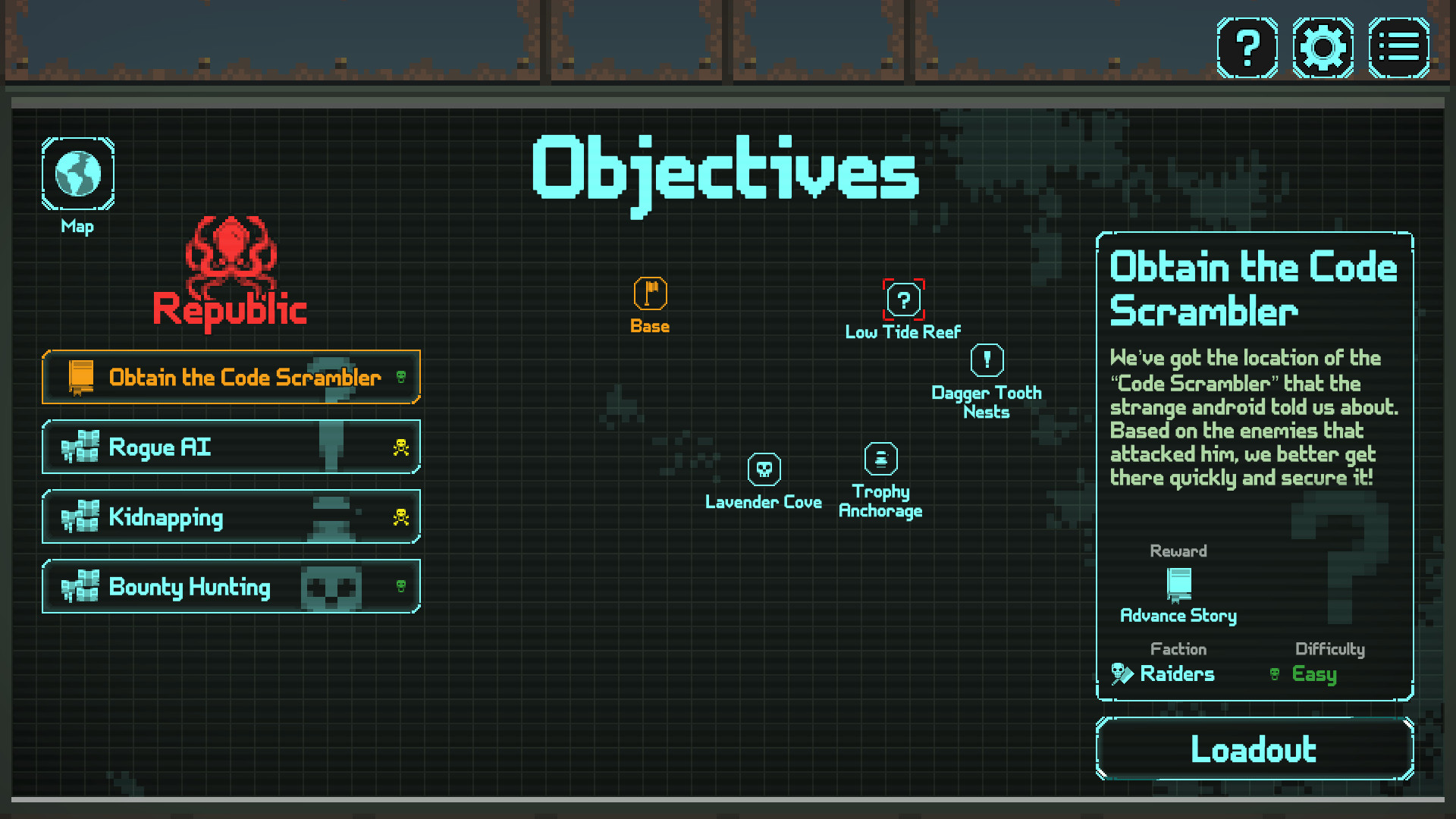1456x819 pixels.
Task: Click the Lavender Cove skull marker
Action: point(764,470)
